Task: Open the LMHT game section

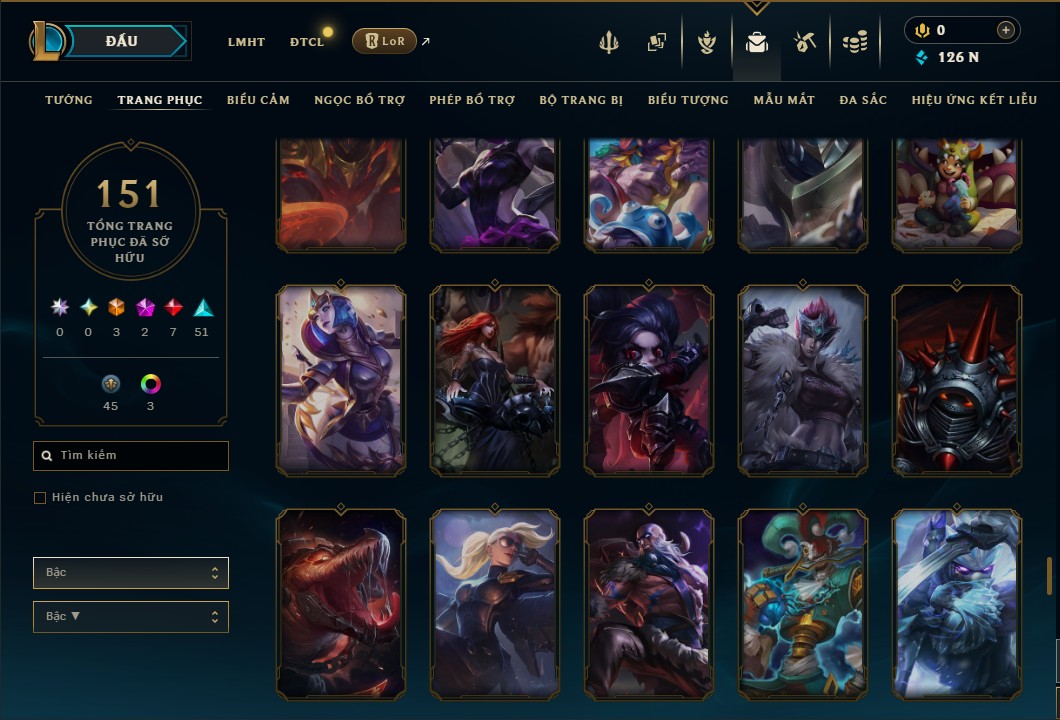Action: [x=246, y=42]
